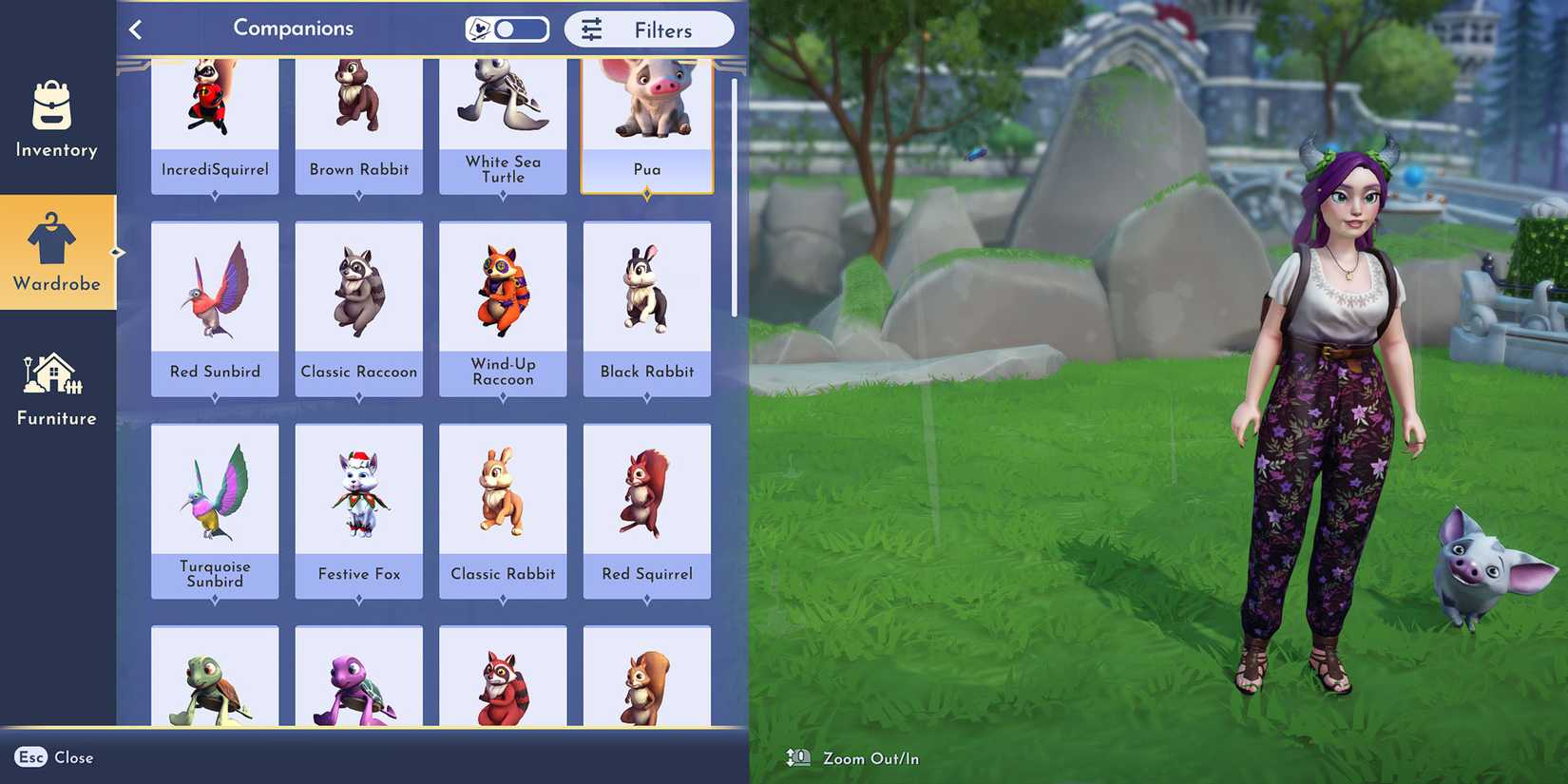Click the Zoom Out/In magnifier icon
This screenshot has height=784, width=1568.
(x=798, y=757)
